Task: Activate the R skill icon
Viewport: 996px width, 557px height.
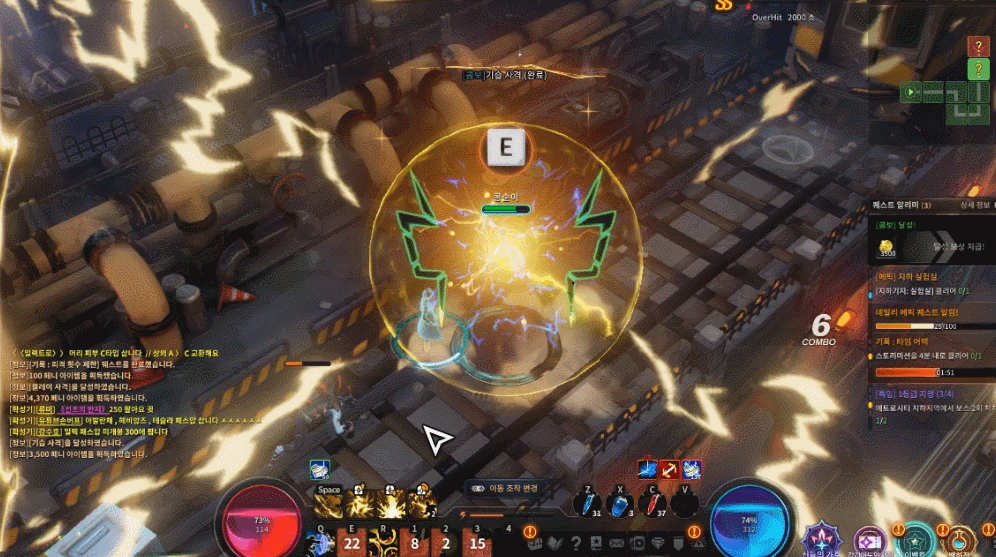Action: coord(382,542)
